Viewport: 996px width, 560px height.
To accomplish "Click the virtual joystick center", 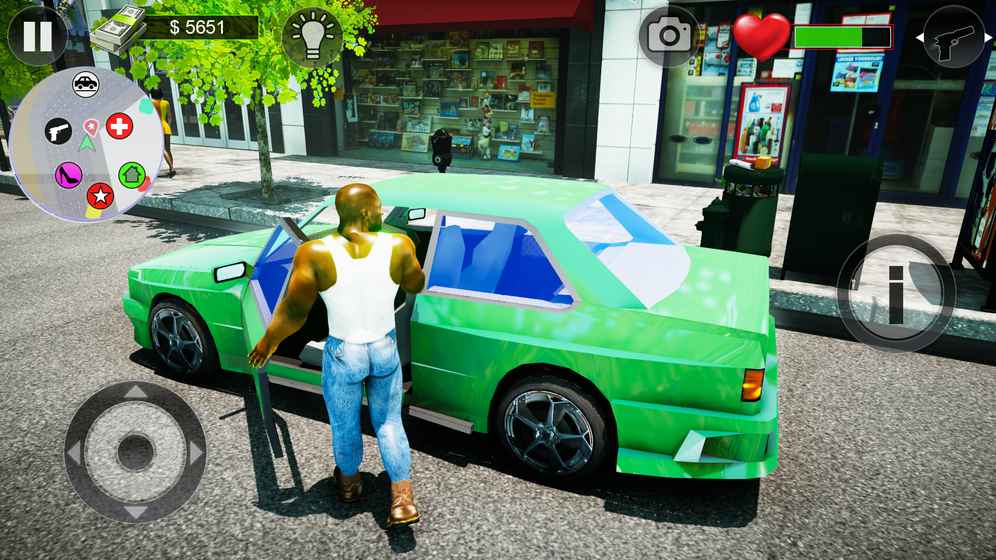I will (135, 452).
